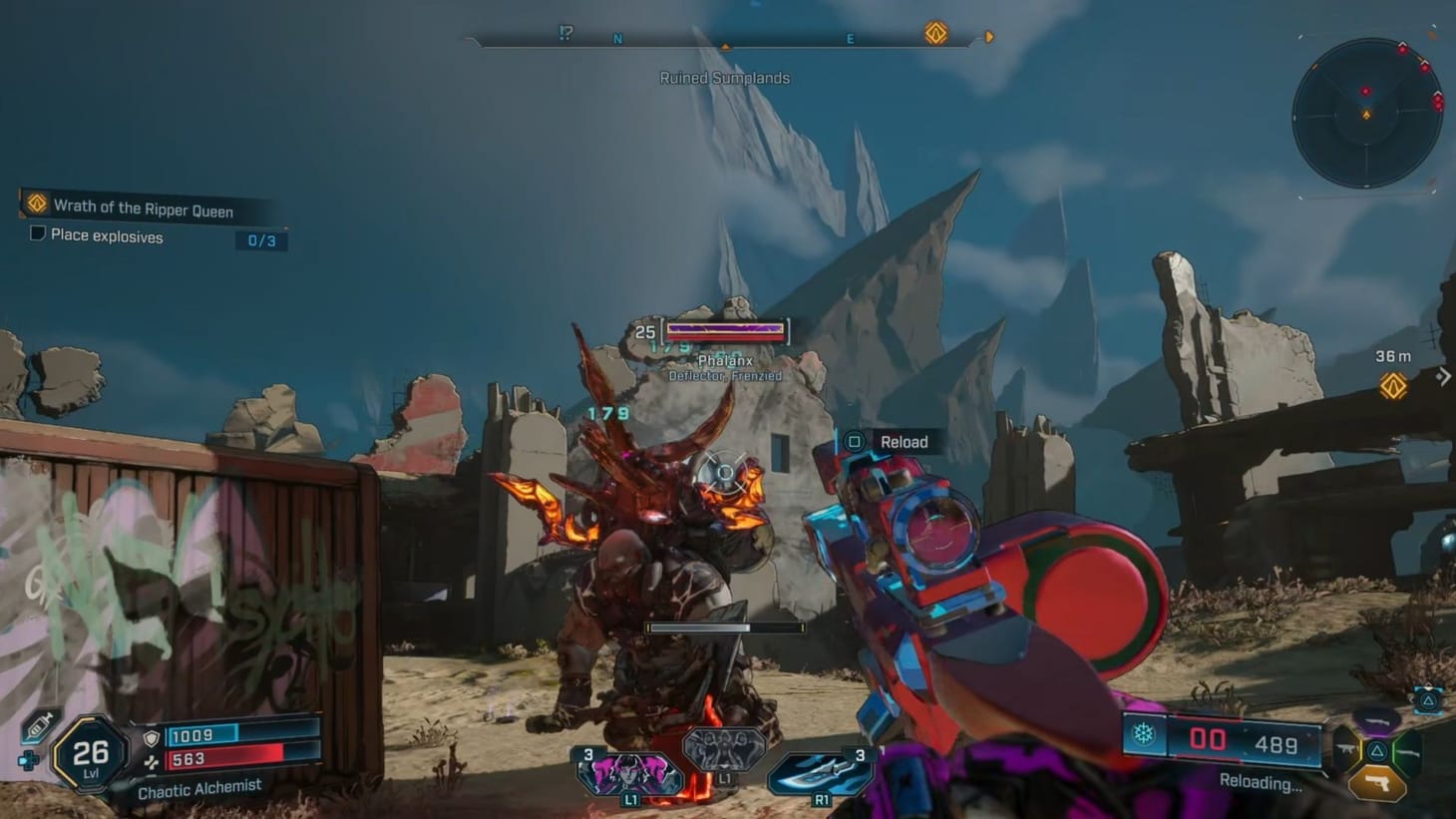Click the shotgun icon on the weapon wheel

click(1407, 752)
